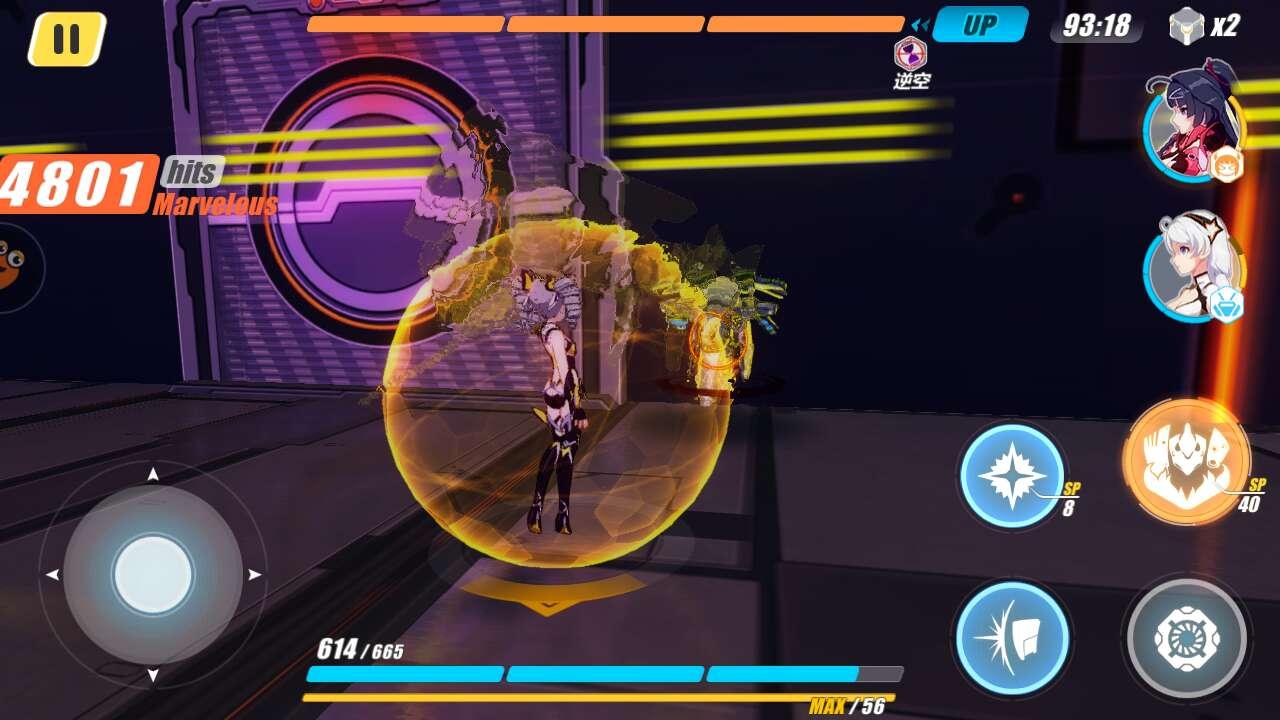
Task: Use the star weapon skill costing 8 SP
Action: pos(1012,475)
